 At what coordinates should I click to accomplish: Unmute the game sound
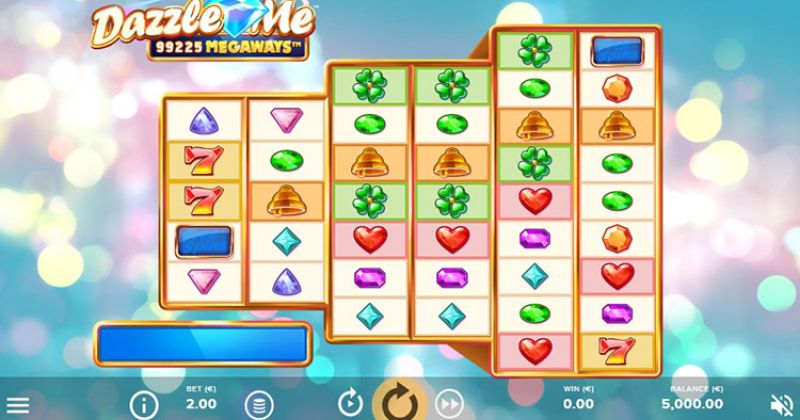point(784,403)
